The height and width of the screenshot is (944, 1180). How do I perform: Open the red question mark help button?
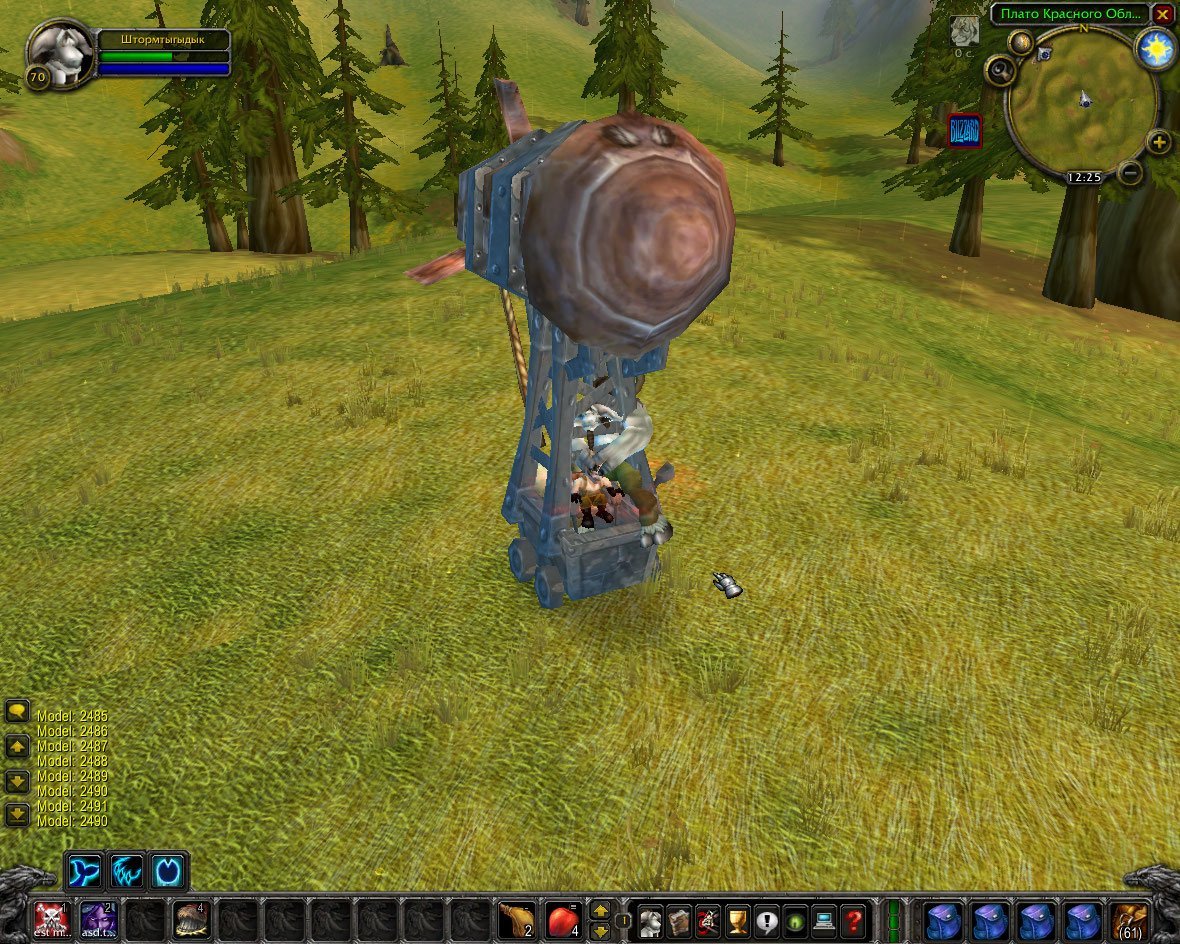[853, 918]
